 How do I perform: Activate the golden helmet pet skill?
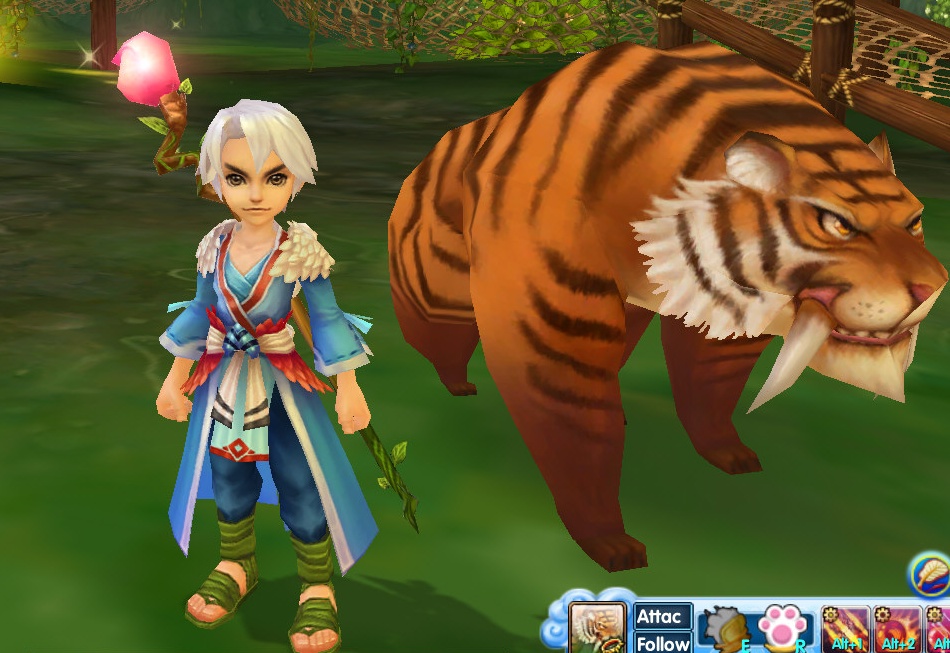click(725, 630)
